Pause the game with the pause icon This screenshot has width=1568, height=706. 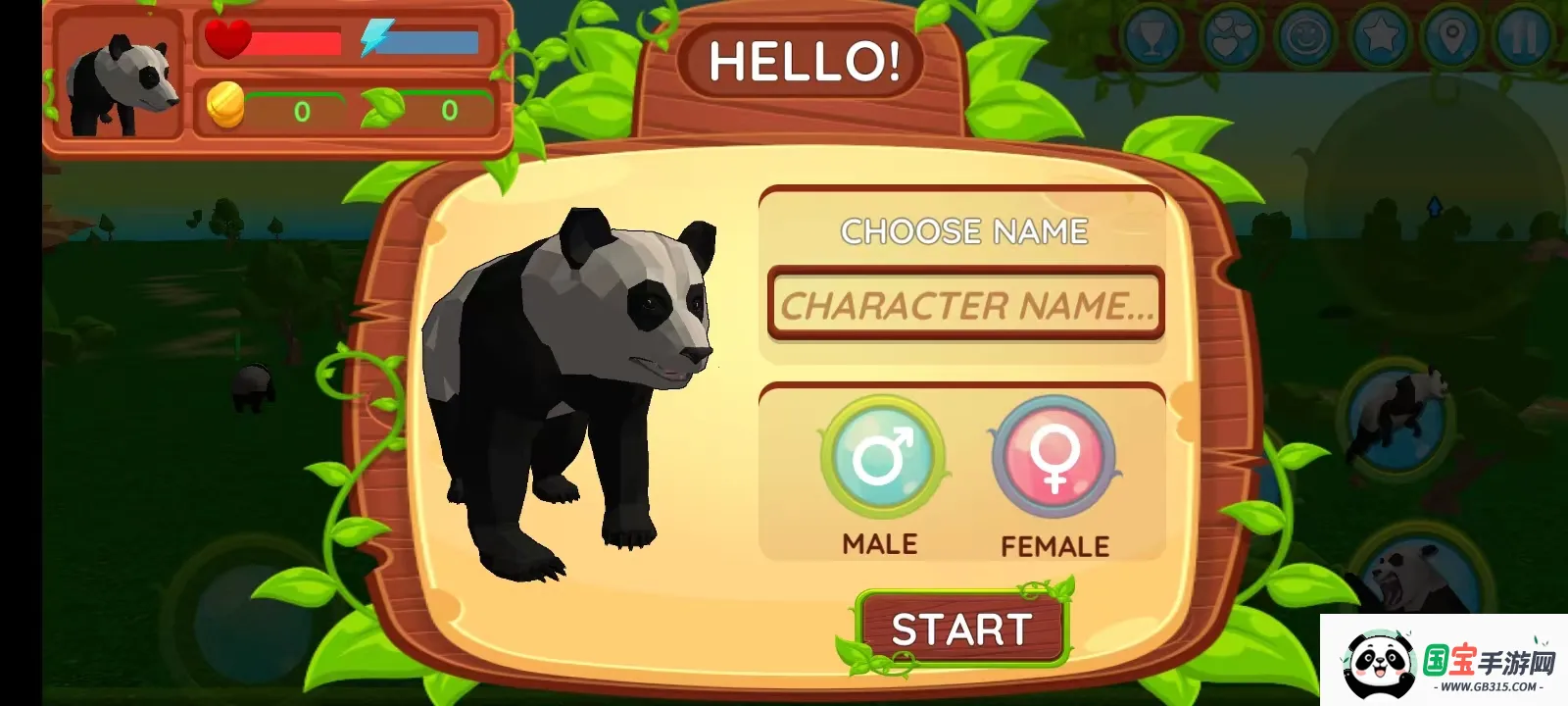(x=1523, y=37)
